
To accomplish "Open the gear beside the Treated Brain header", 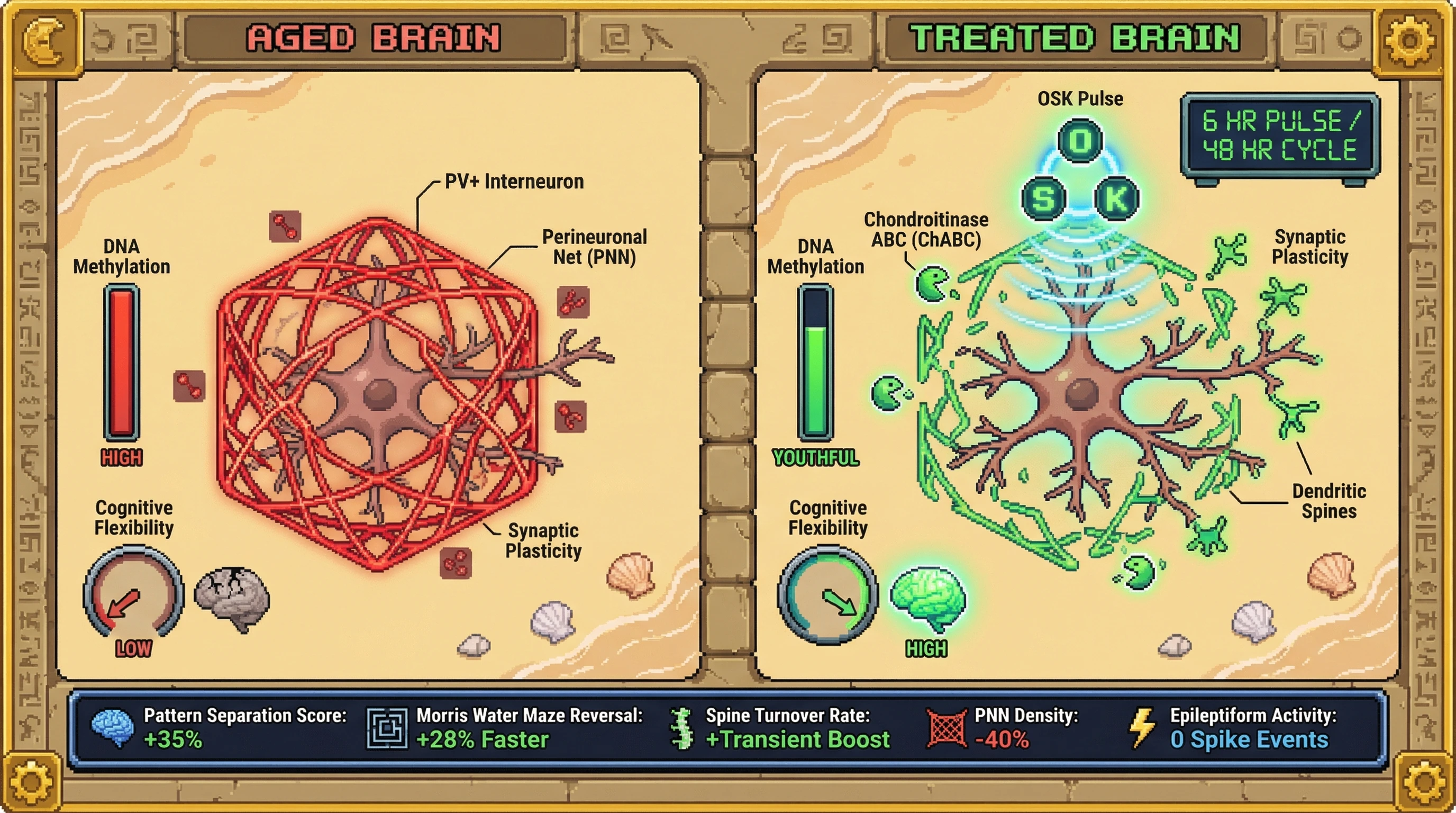I will click(x=1409, y=41).
